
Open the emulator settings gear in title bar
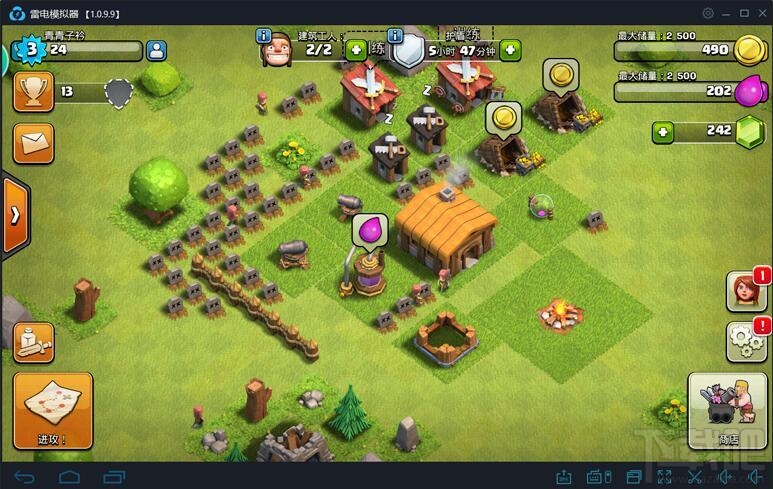(708, 13)
